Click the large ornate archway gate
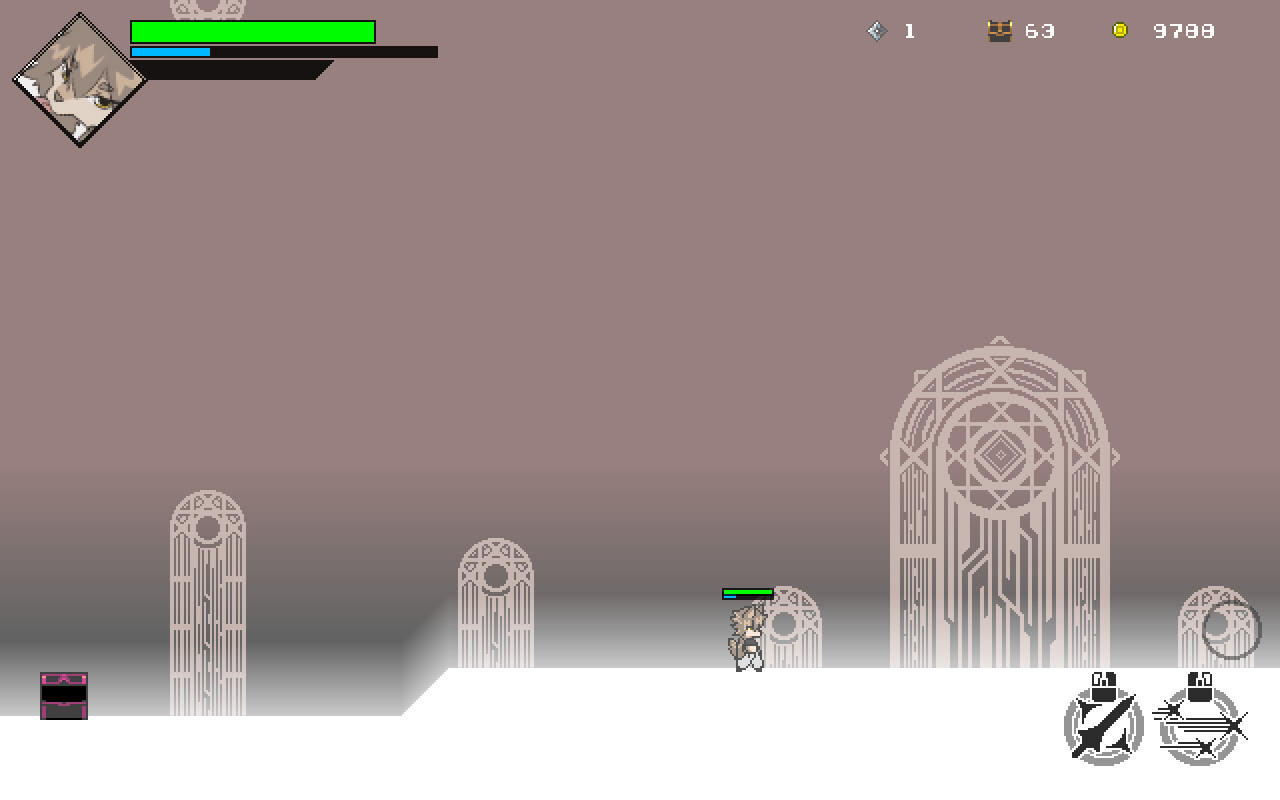Image resolution: width=1280 pixels, height=800 pixels. tap(1000, 500)
